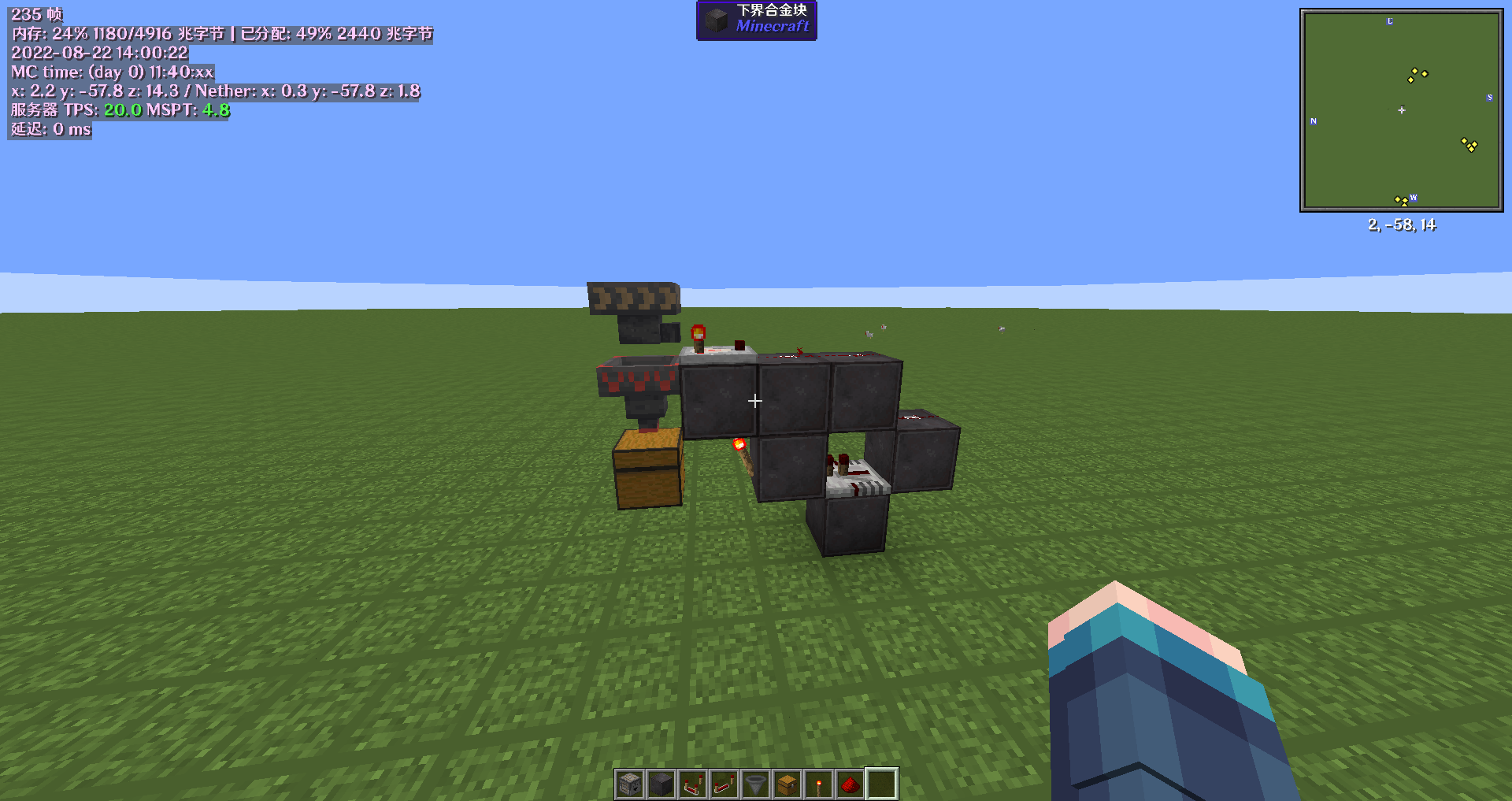Viewport: 1512px width, 801px height.
Task: Select the hopper in the hotbar
Action: (x=756, y=784)
